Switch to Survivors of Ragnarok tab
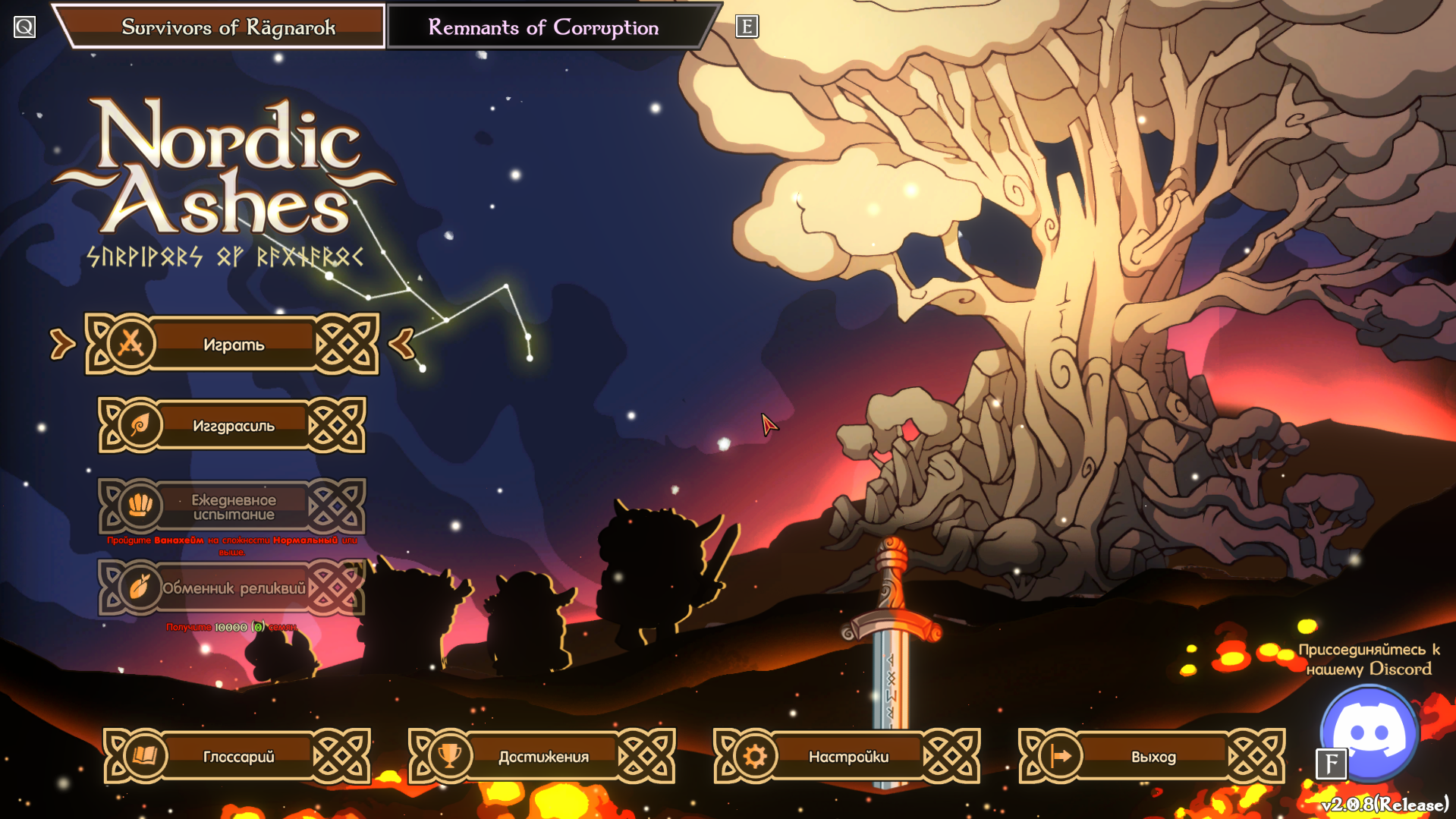This screenshot has height=819, width=1456. [228, 27]
